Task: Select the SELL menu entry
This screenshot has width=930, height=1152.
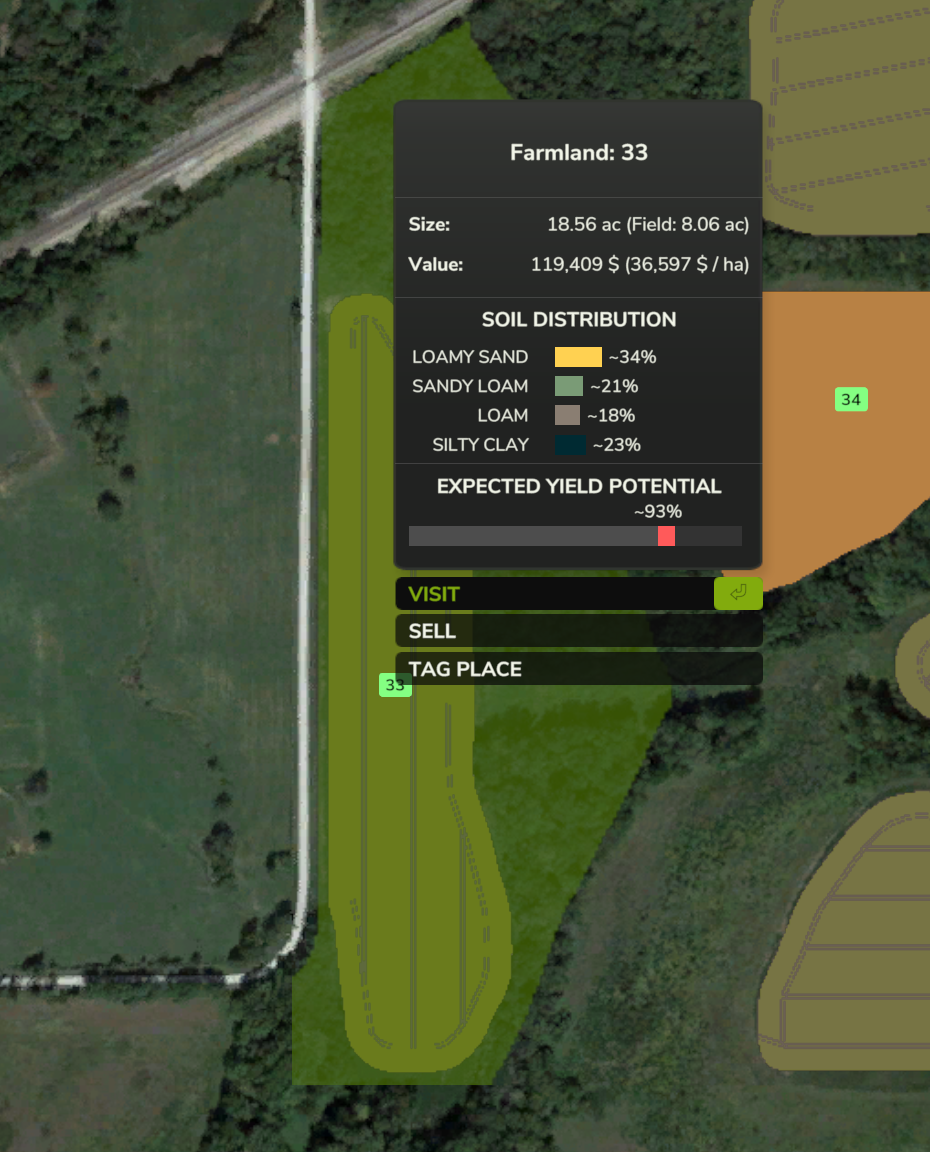Action: point(578,631)
